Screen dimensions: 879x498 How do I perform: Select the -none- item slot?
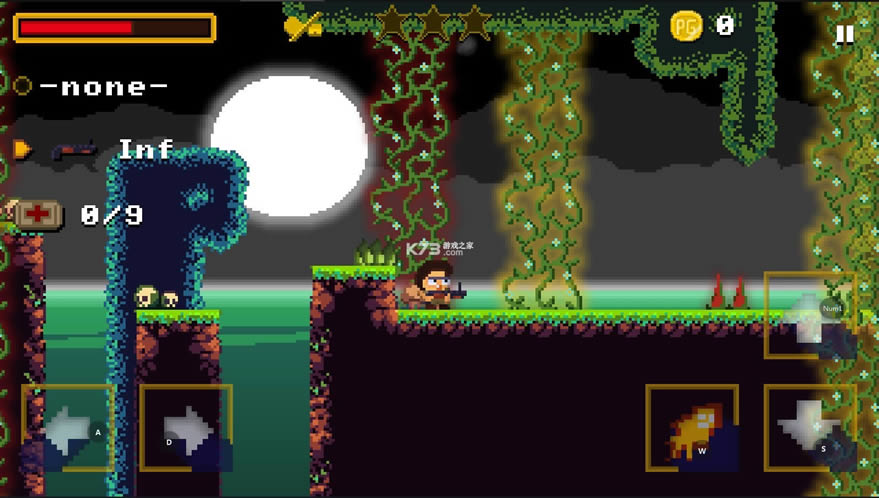(x=103, y=86)
